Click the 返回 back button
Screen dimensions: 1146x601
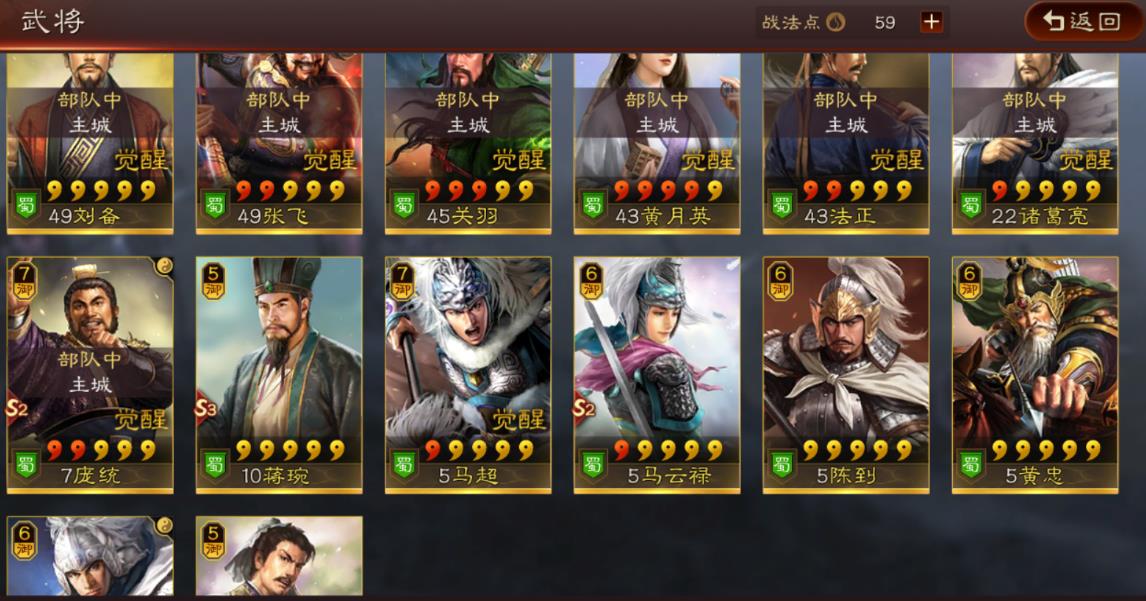(1083, 21)
